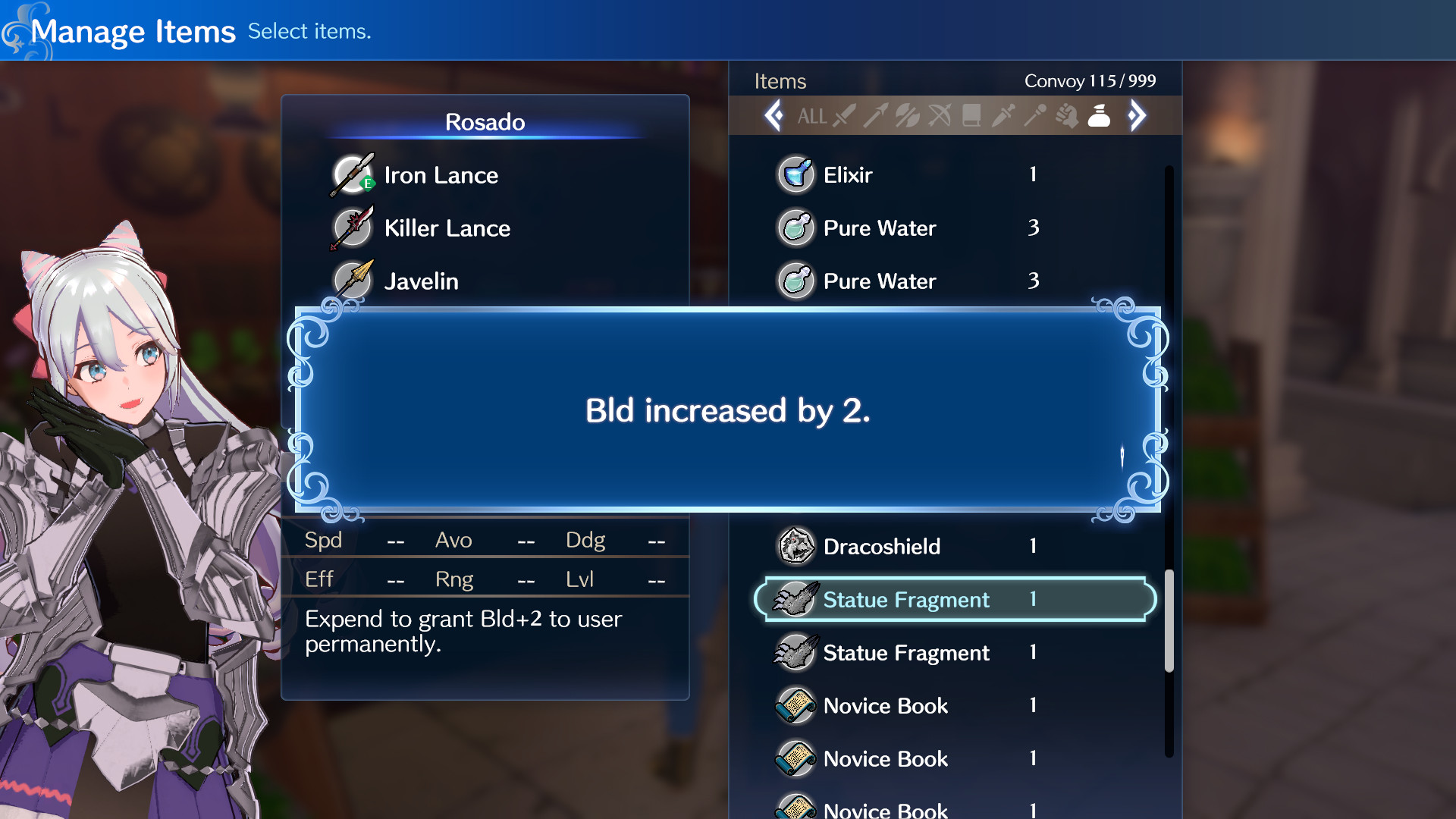1456x819 pixels.
Task: Filter items with the tome book icon
Action: (x=971, y=116)
